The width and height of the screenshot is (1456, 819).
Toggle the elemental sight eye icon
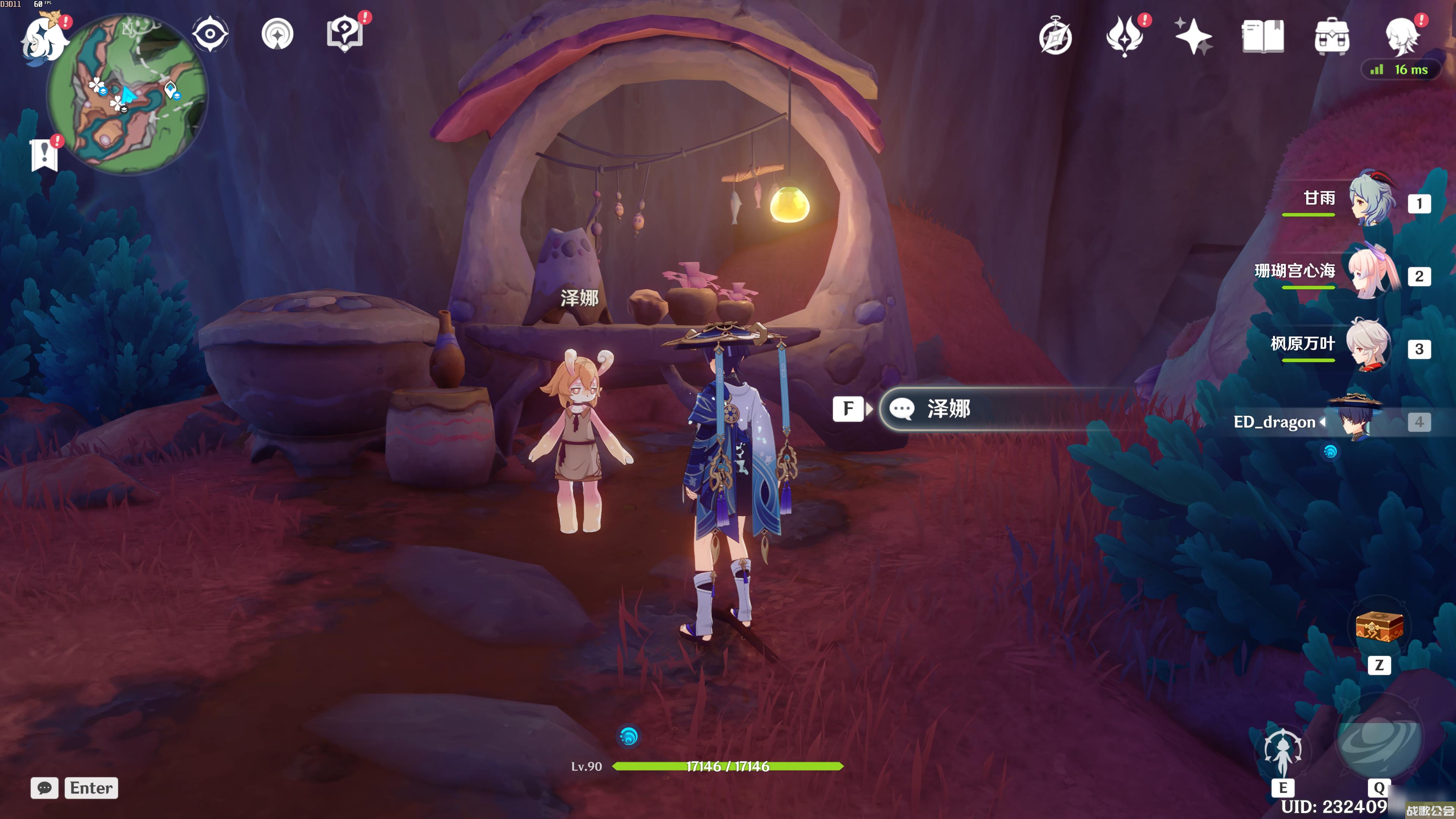pyautogui.click(x=210, y=34)
